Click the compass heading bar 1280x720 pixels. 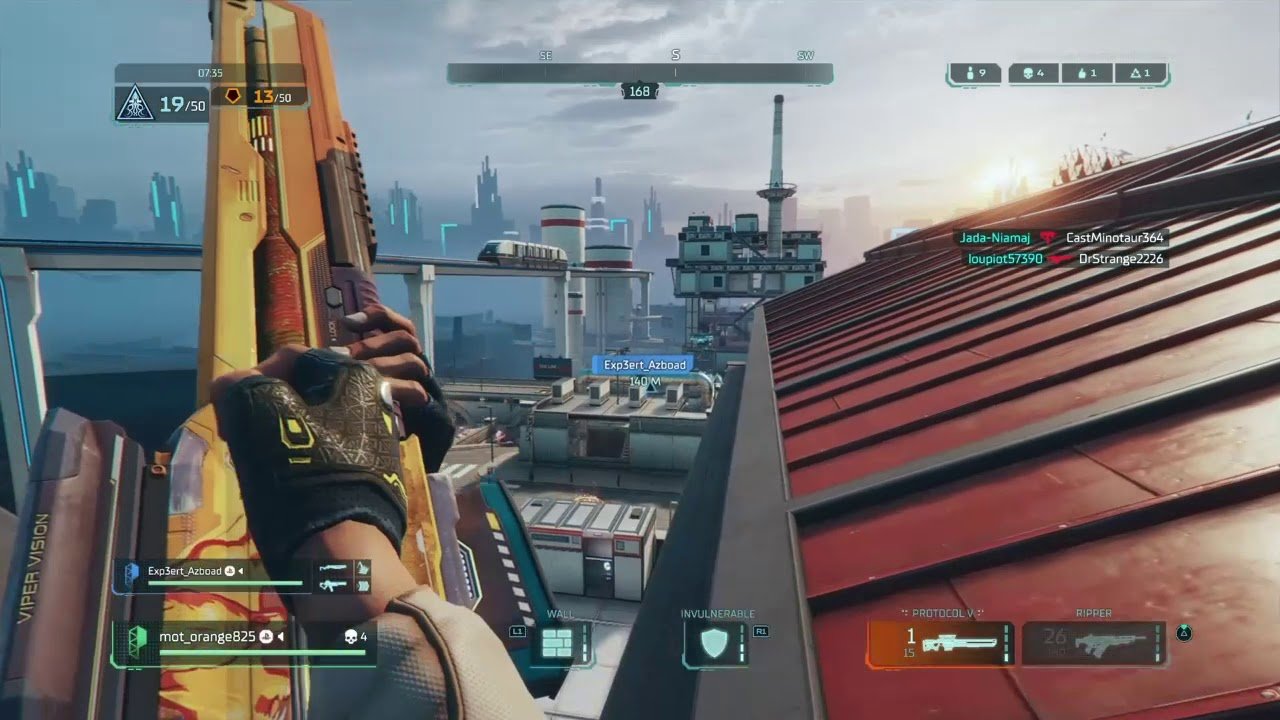pos(639,73)
